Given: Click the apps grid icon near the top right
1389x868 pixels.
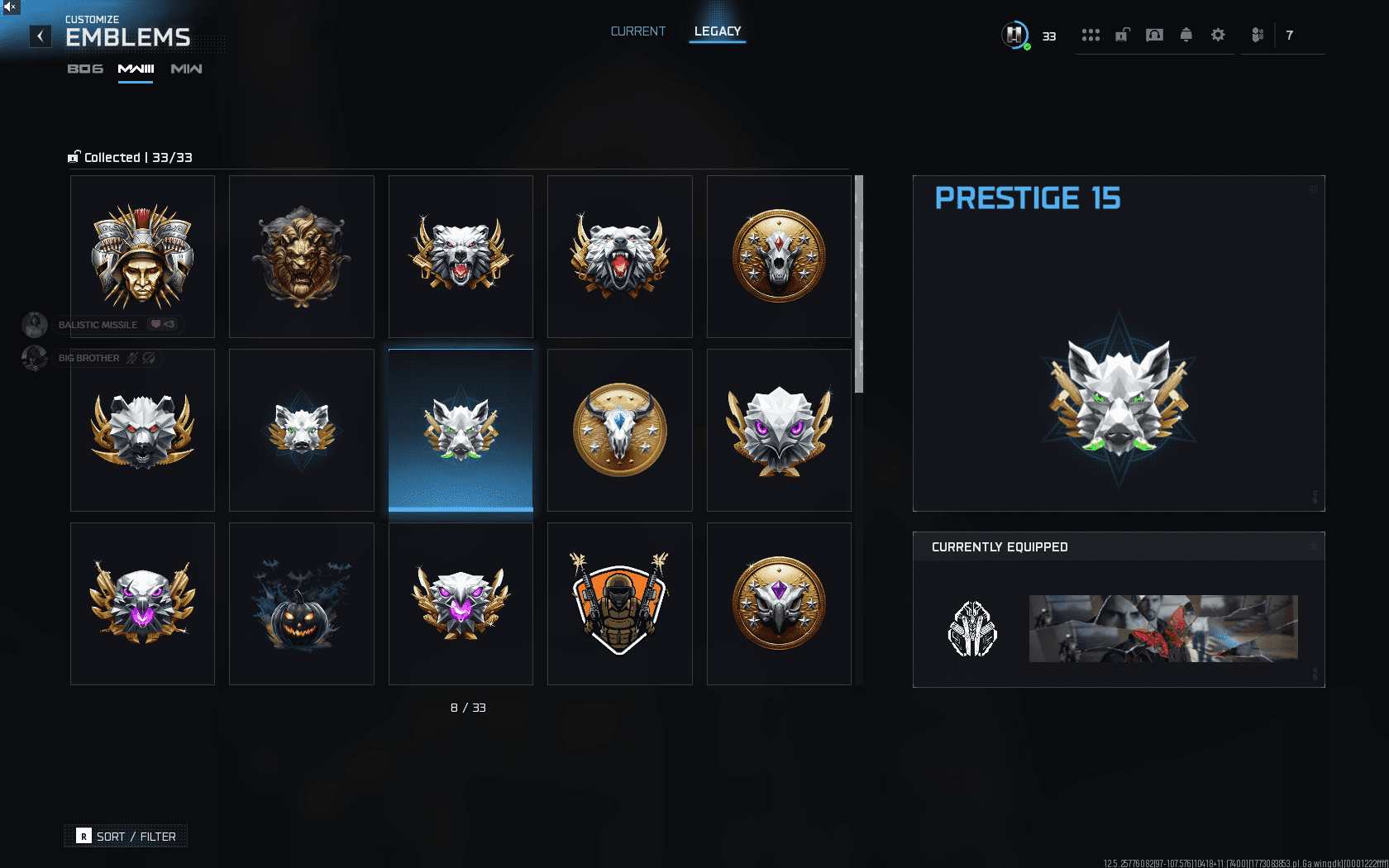Looking at the screenshot, I should [x=1091, y=35].
